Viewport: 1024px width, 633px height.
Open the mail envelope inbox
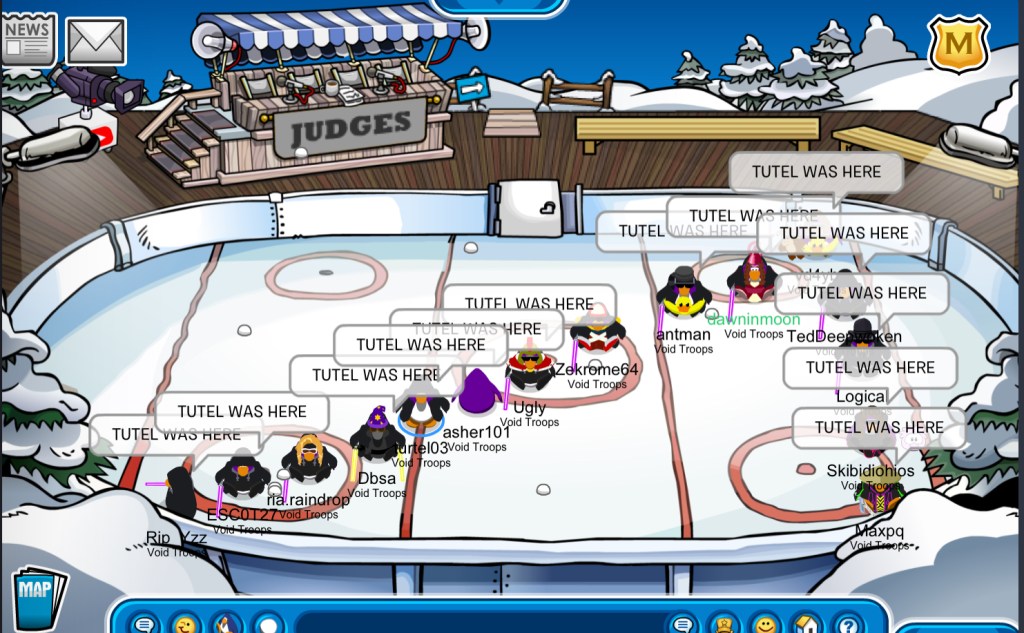[x=96, y=41]
